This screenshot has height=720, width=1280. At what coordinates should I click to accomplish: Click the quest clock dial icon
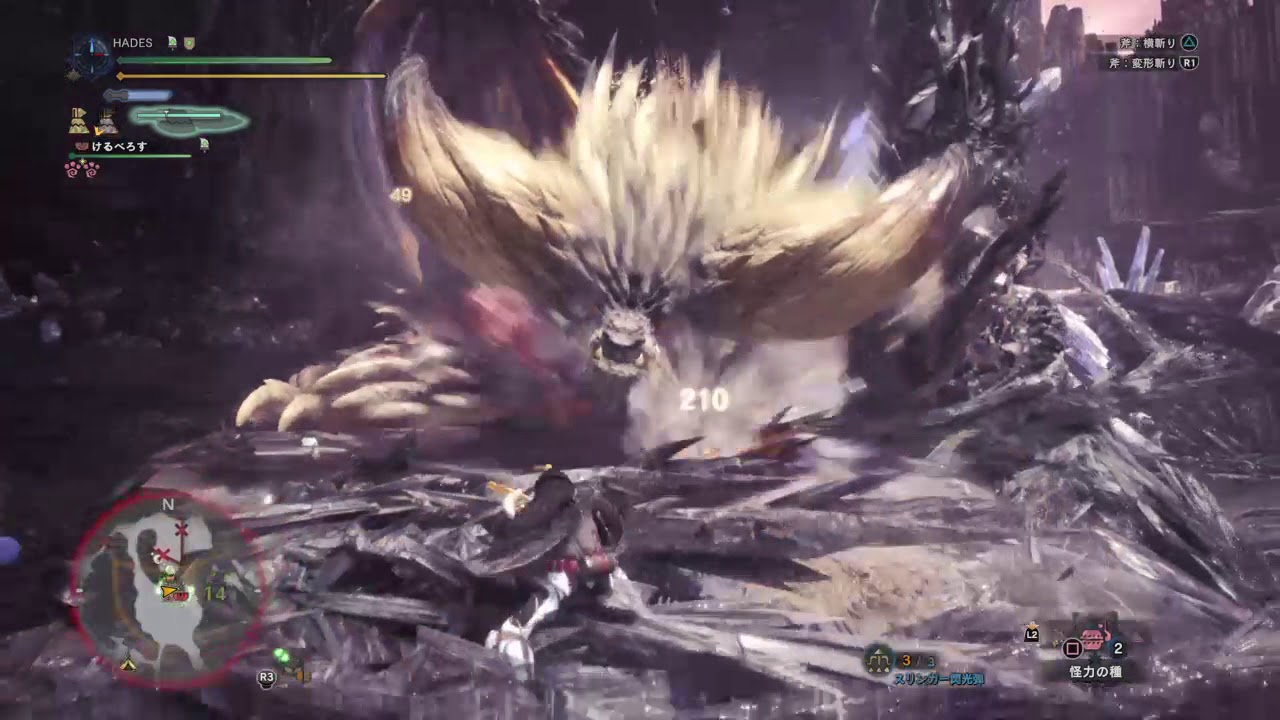pos(93,55)
